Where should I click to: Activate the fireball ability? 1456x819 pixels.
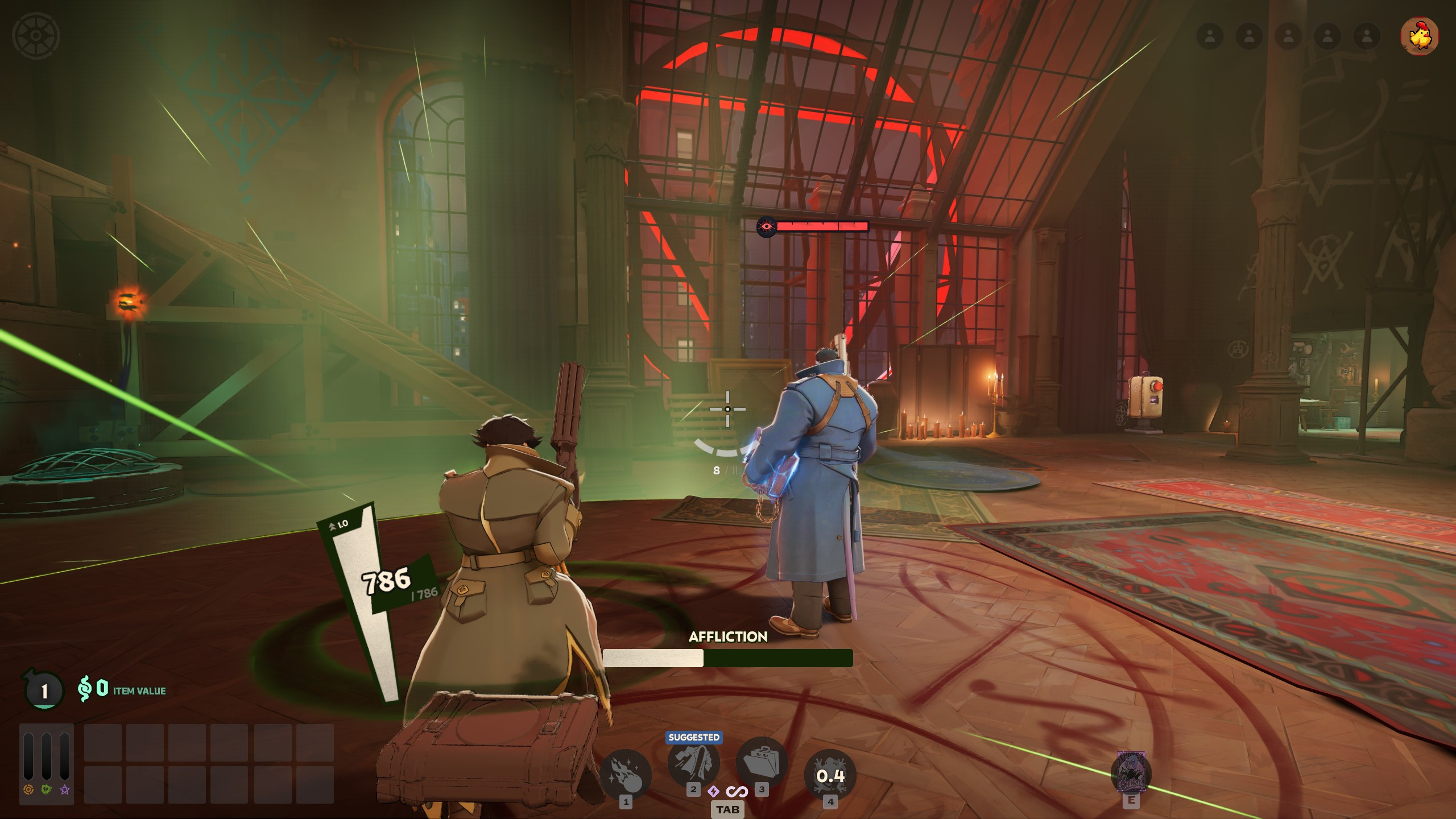(x=626, y=776)
